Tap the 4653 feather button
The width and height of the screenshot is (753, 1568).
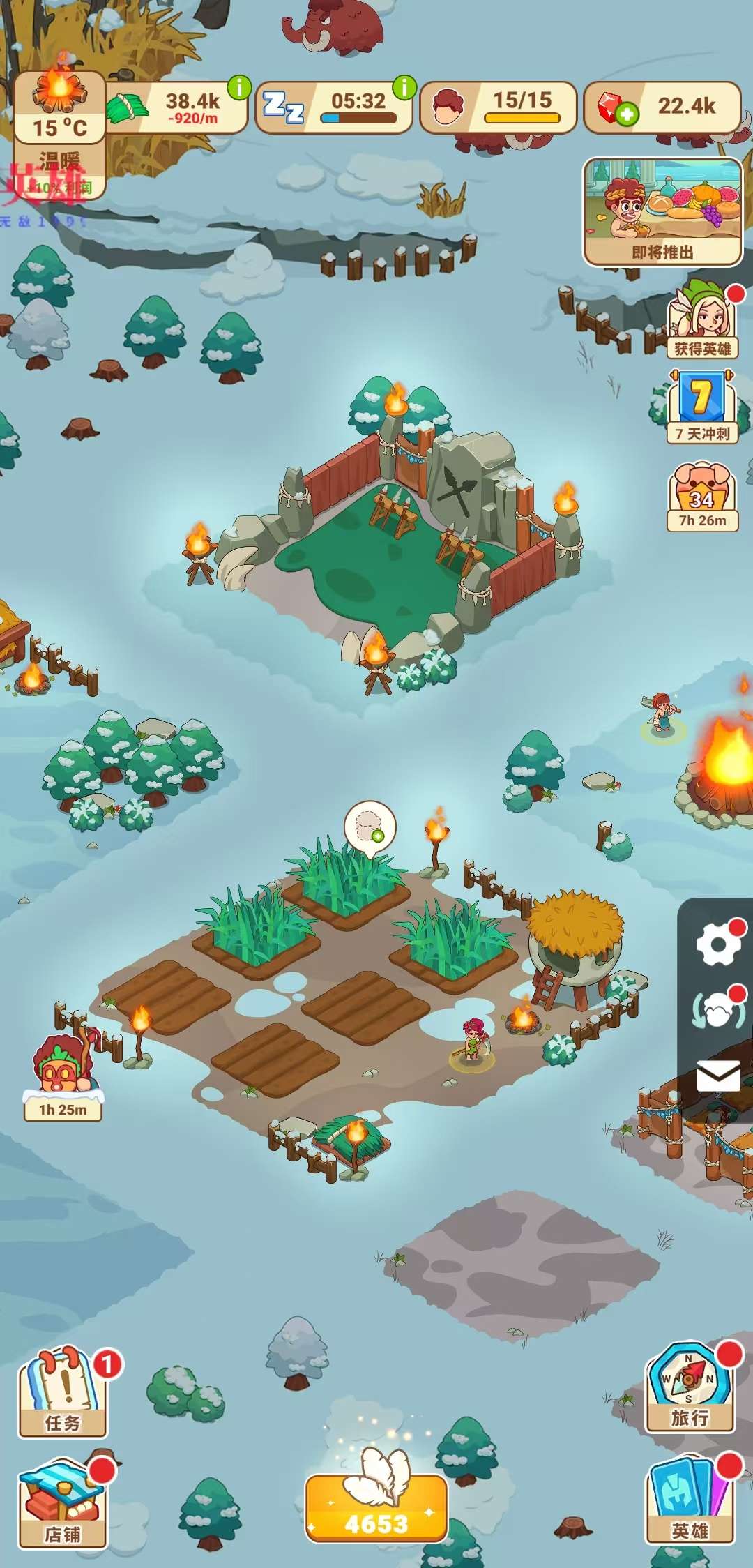coord(376,1507)
